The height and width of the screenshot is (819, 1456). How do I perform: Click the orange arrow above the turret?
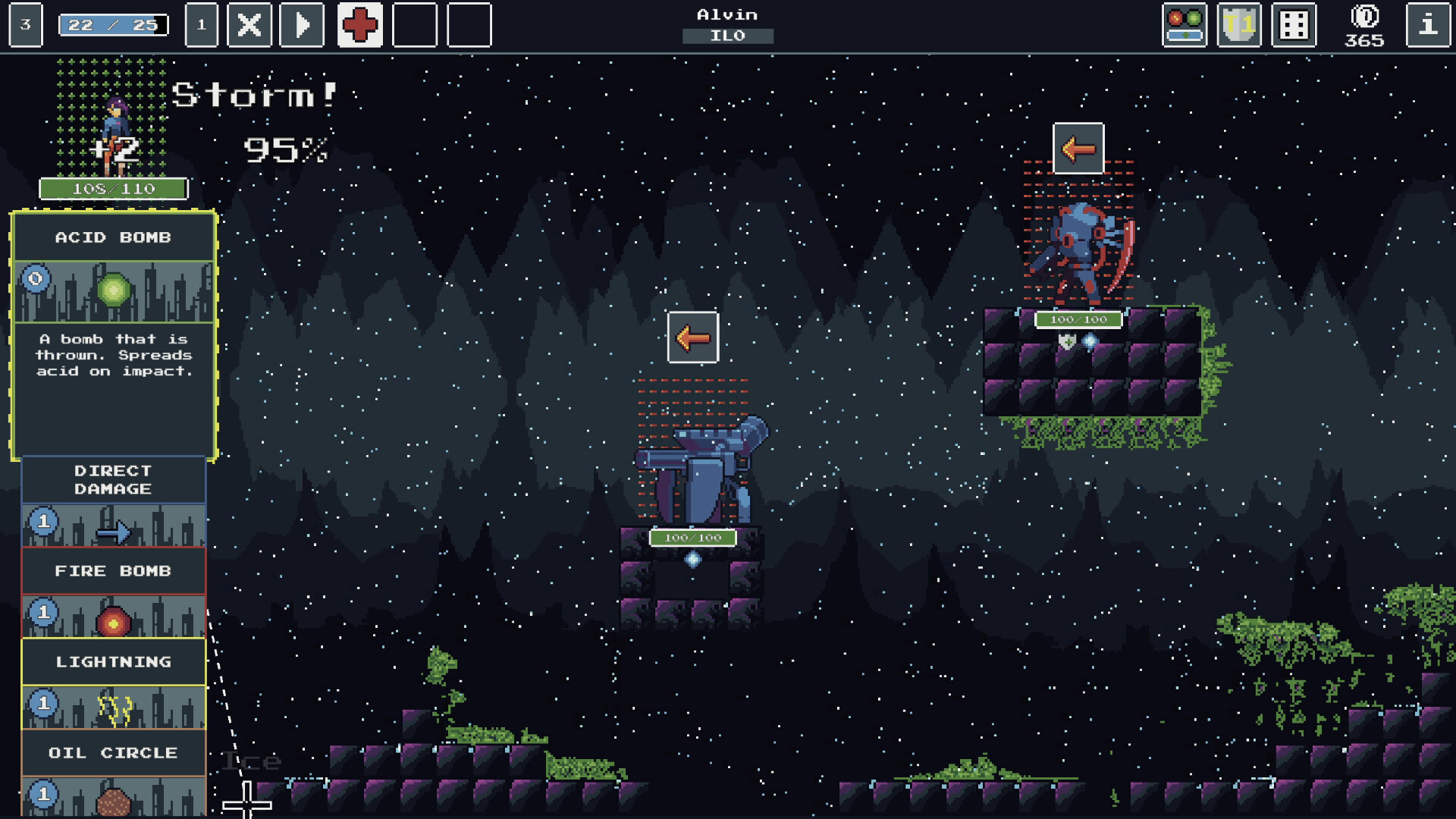[x=692, y=337]
